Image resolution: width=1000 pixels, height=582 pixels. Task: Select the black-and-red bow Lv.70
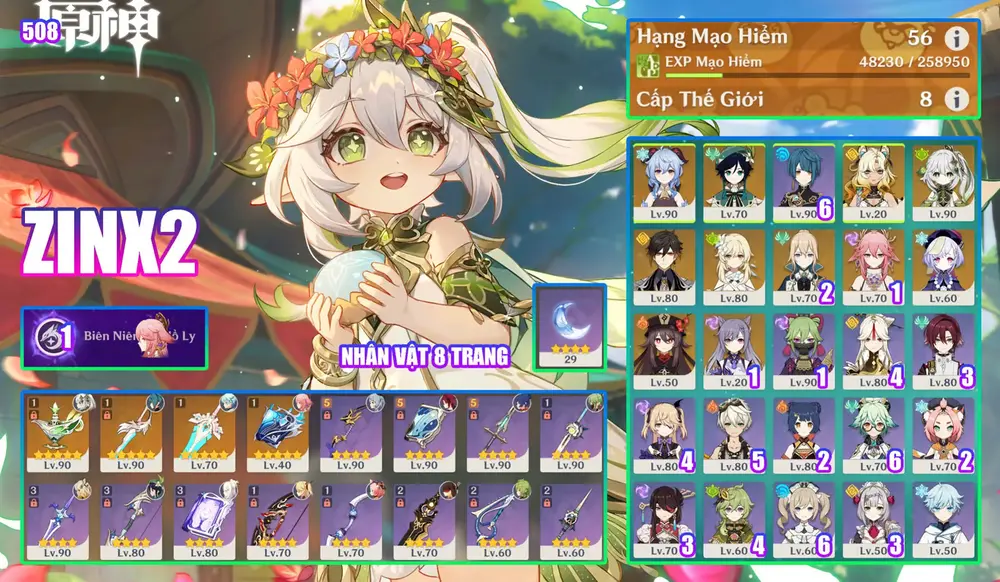tap(280, 520)
